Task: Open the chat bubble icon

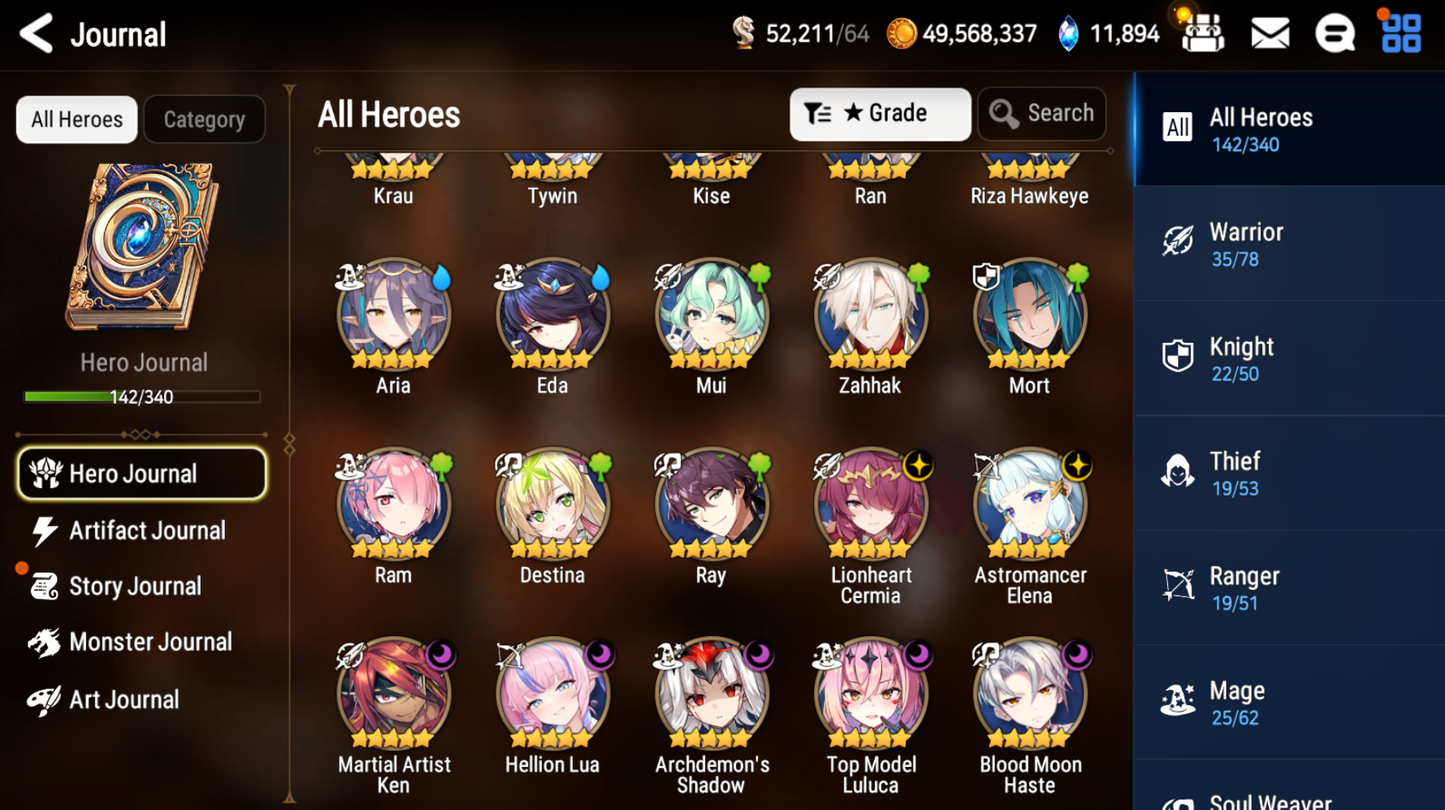Action: pos(1334,34)
